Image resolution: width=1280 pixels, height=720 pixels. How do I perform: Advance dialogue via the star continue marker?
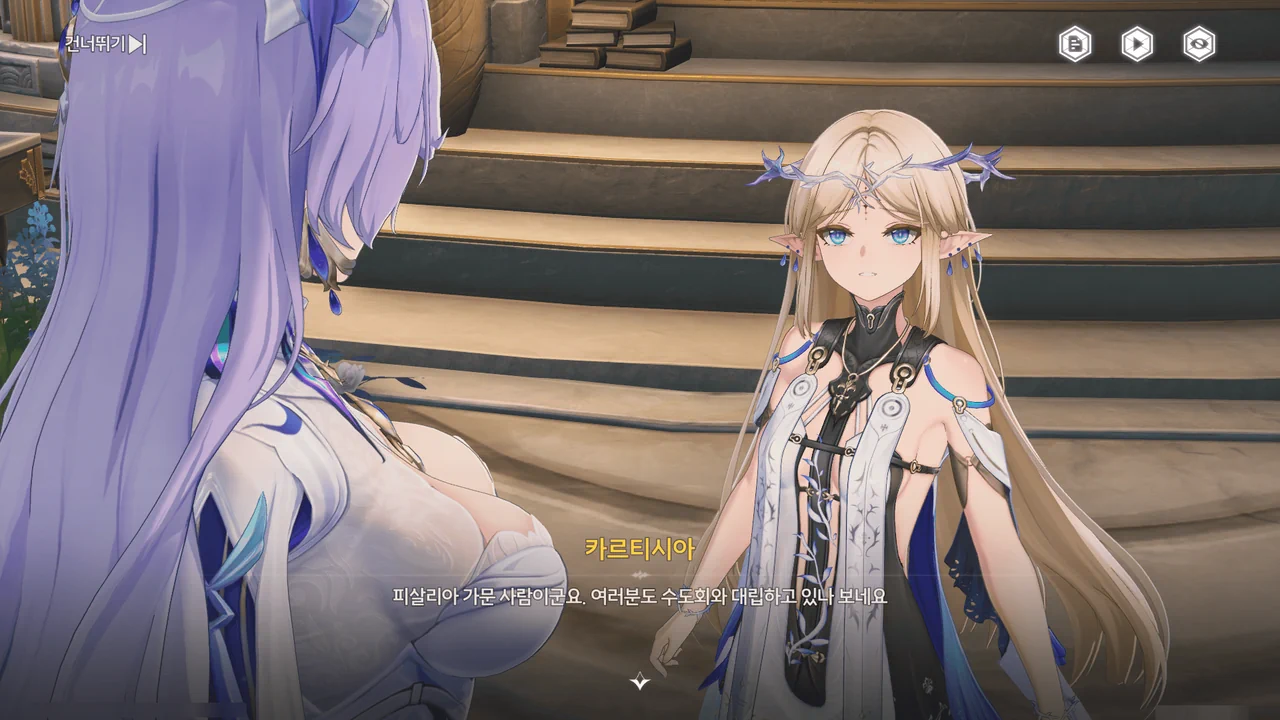(640, 682)
